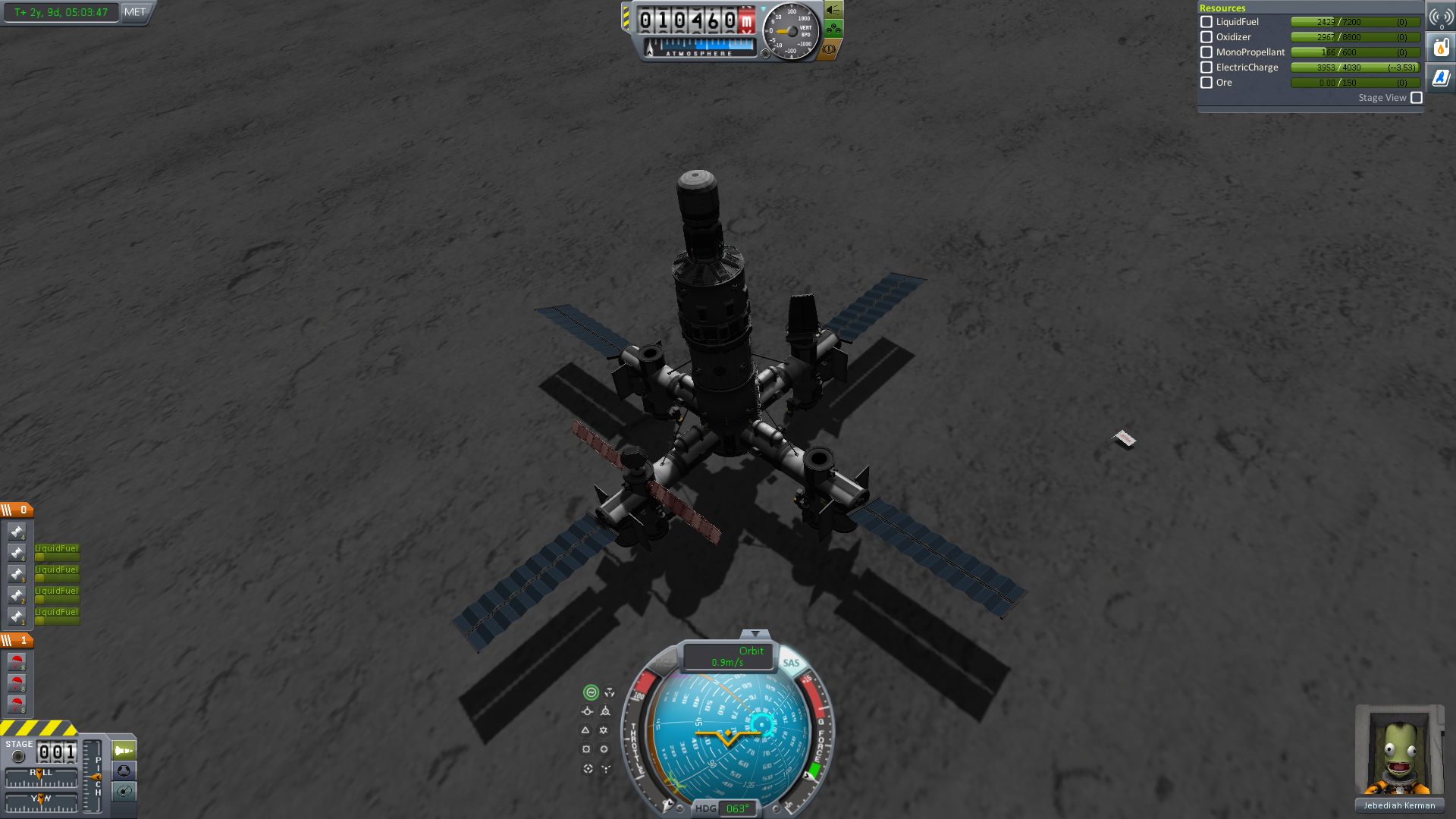1456x819 pixels.
Task: Activate the brakes warning button
Action: (x=830, y=49)
